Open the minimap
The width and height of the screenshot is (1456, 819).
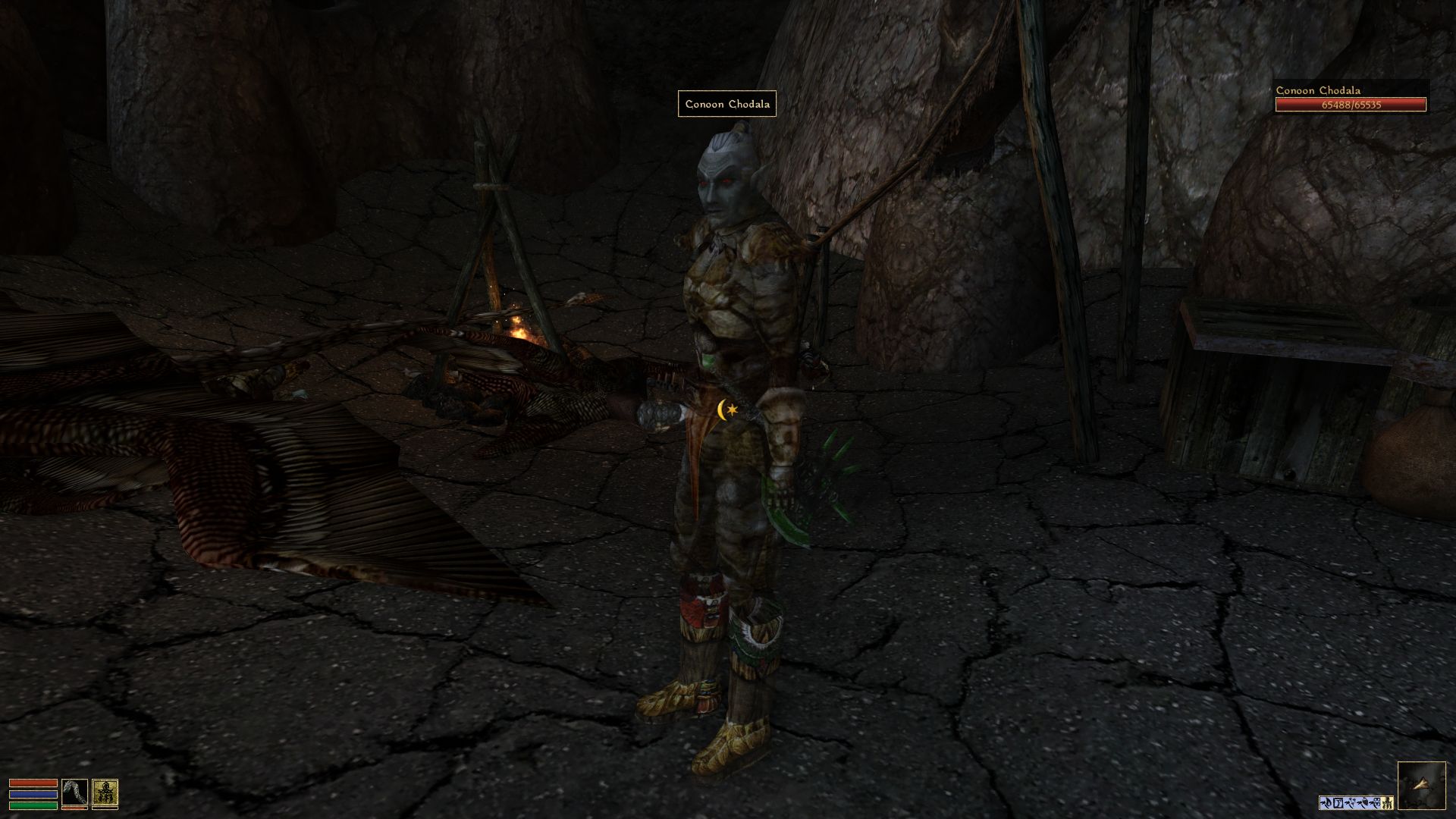point(1421,786)
